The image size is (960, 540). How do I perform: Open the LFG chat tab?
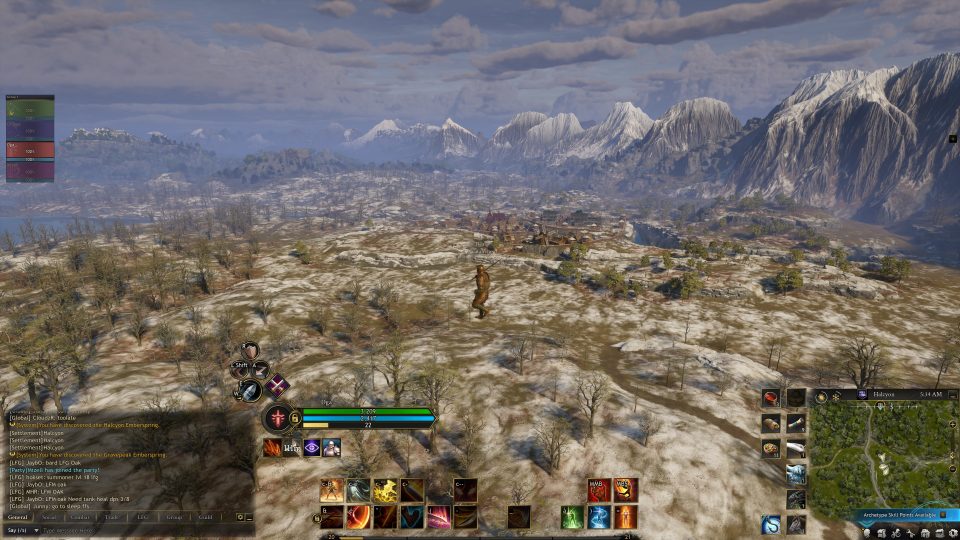click(x=142, y=517)
